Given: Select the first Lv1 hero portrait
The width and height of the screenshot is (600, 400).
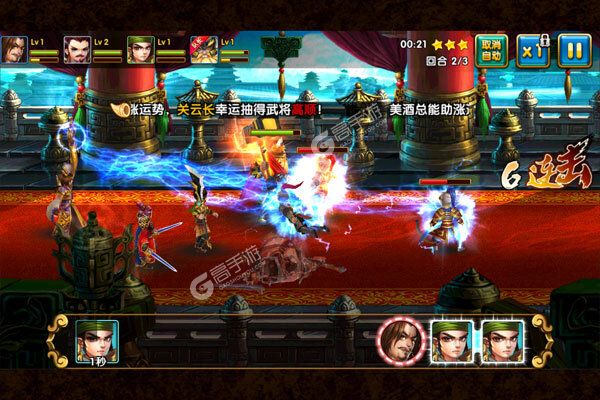Looking at the screenshot, I should point(14,49).
